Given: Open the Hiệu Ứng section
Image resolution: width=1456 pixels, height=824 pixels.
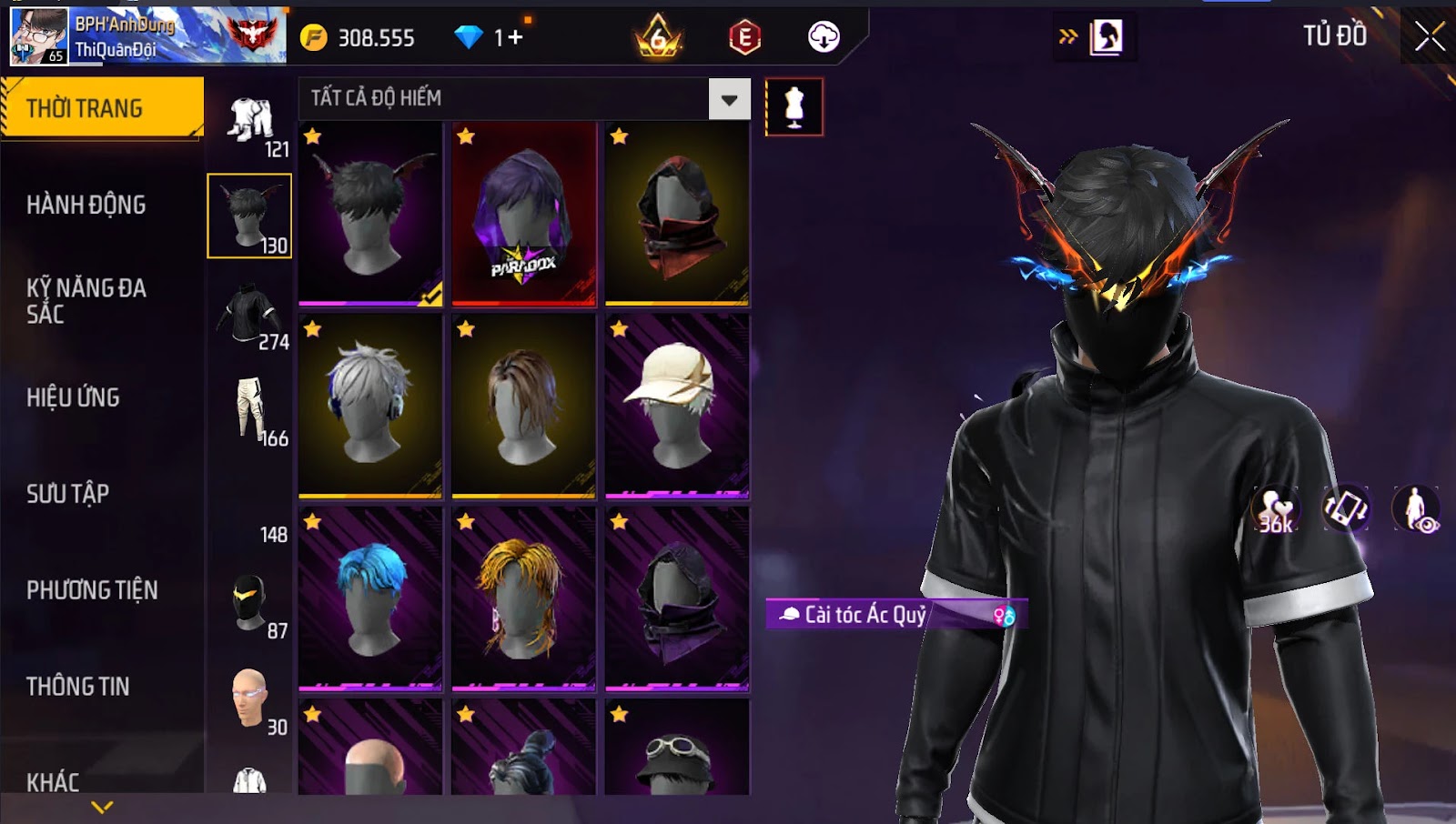Looking at the screenshot, I should pyautogui.click(x=74, y=397).
